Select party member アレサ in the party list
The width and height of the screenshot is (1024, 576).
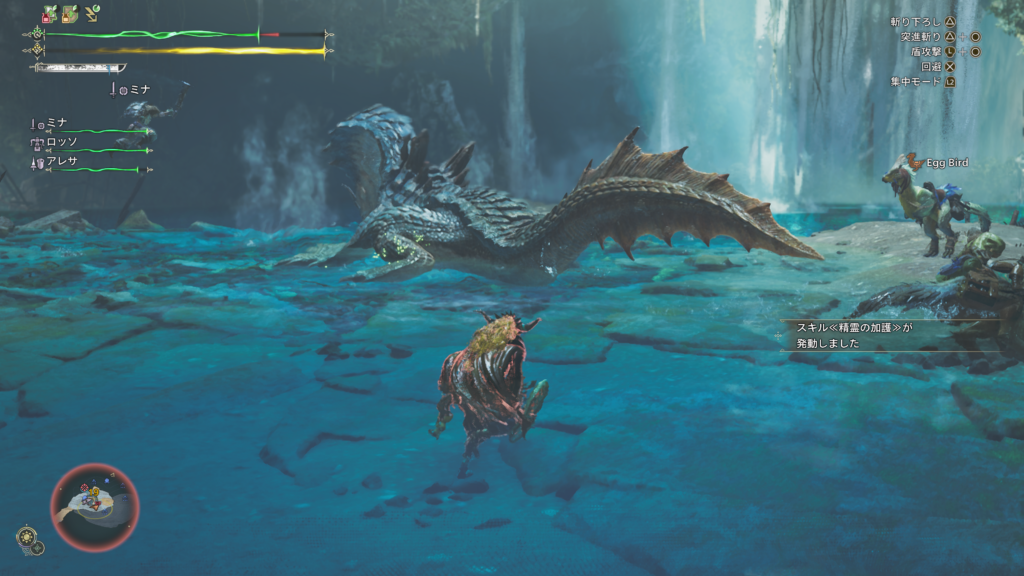60,161
